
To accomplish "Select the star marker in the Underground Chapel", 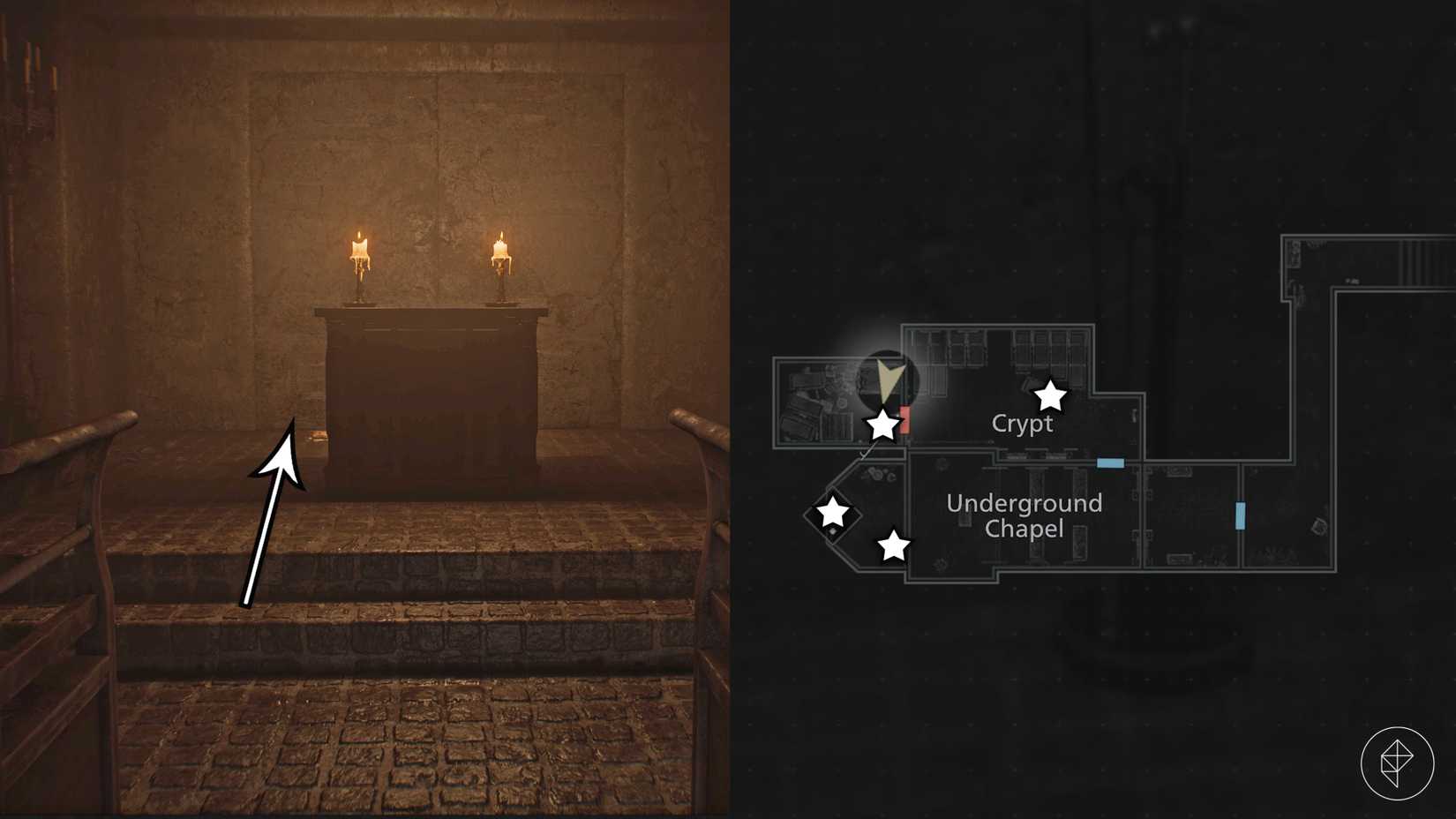I will pos(894,545).
